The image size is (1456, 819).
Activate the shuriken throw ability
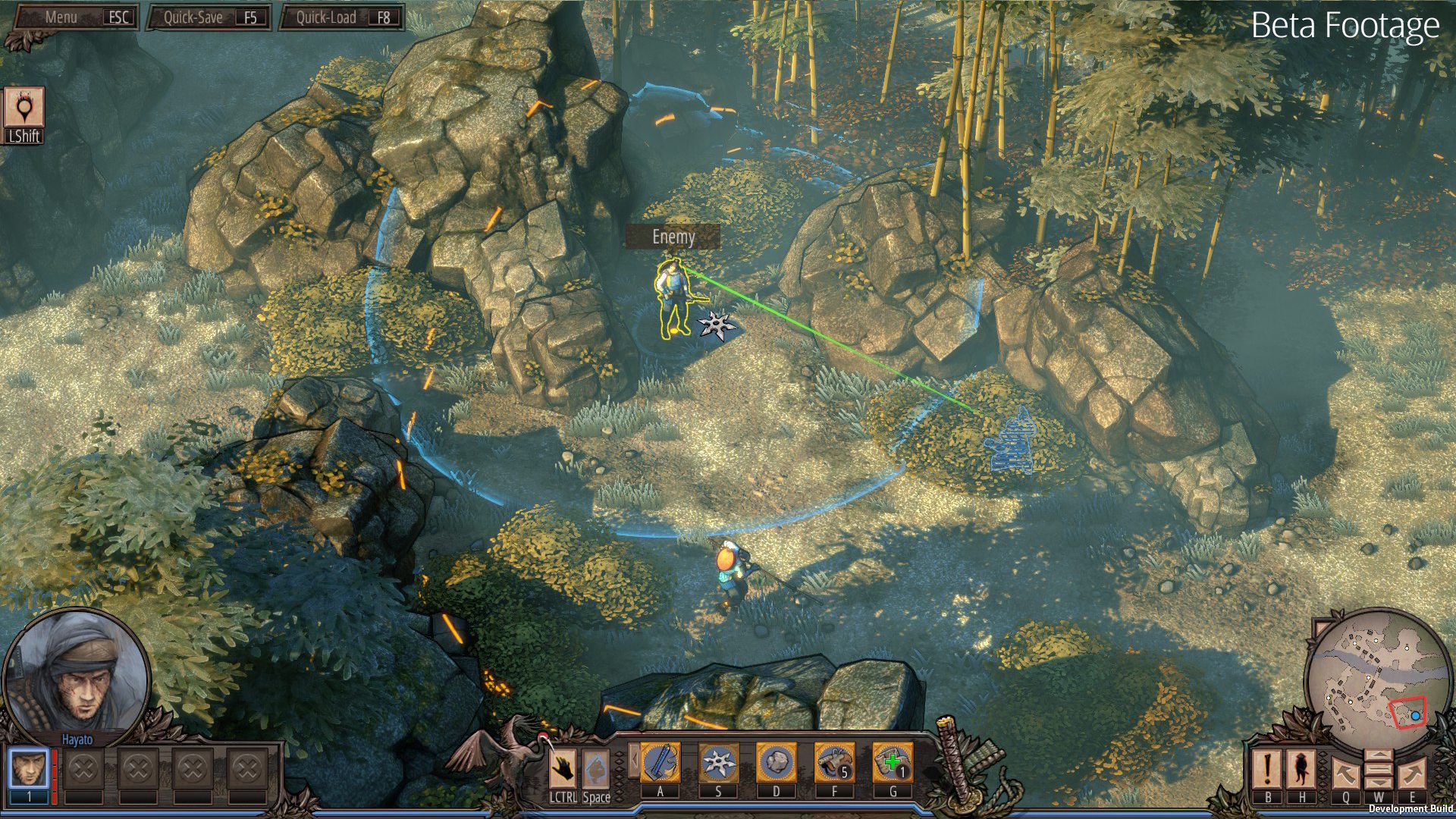718,762
